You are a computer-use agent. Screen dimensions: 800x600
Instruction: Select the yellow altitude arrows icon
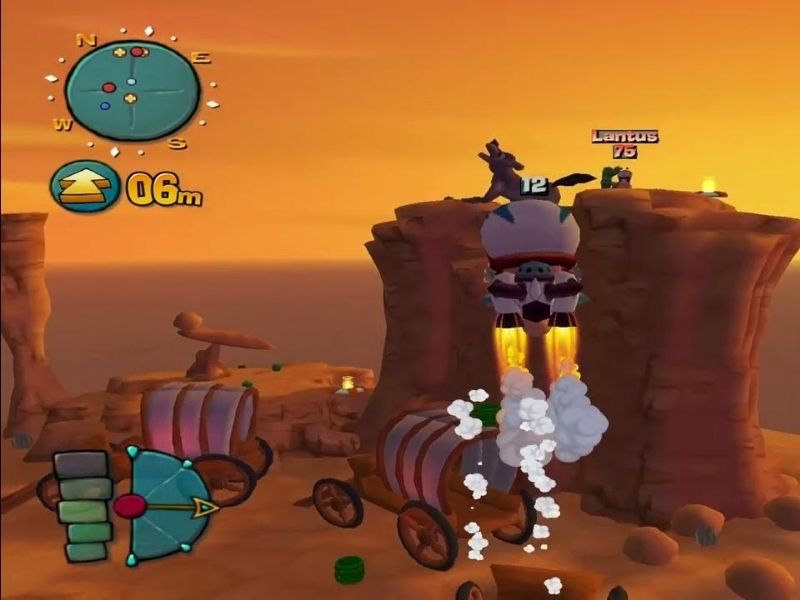click(84, 187)
